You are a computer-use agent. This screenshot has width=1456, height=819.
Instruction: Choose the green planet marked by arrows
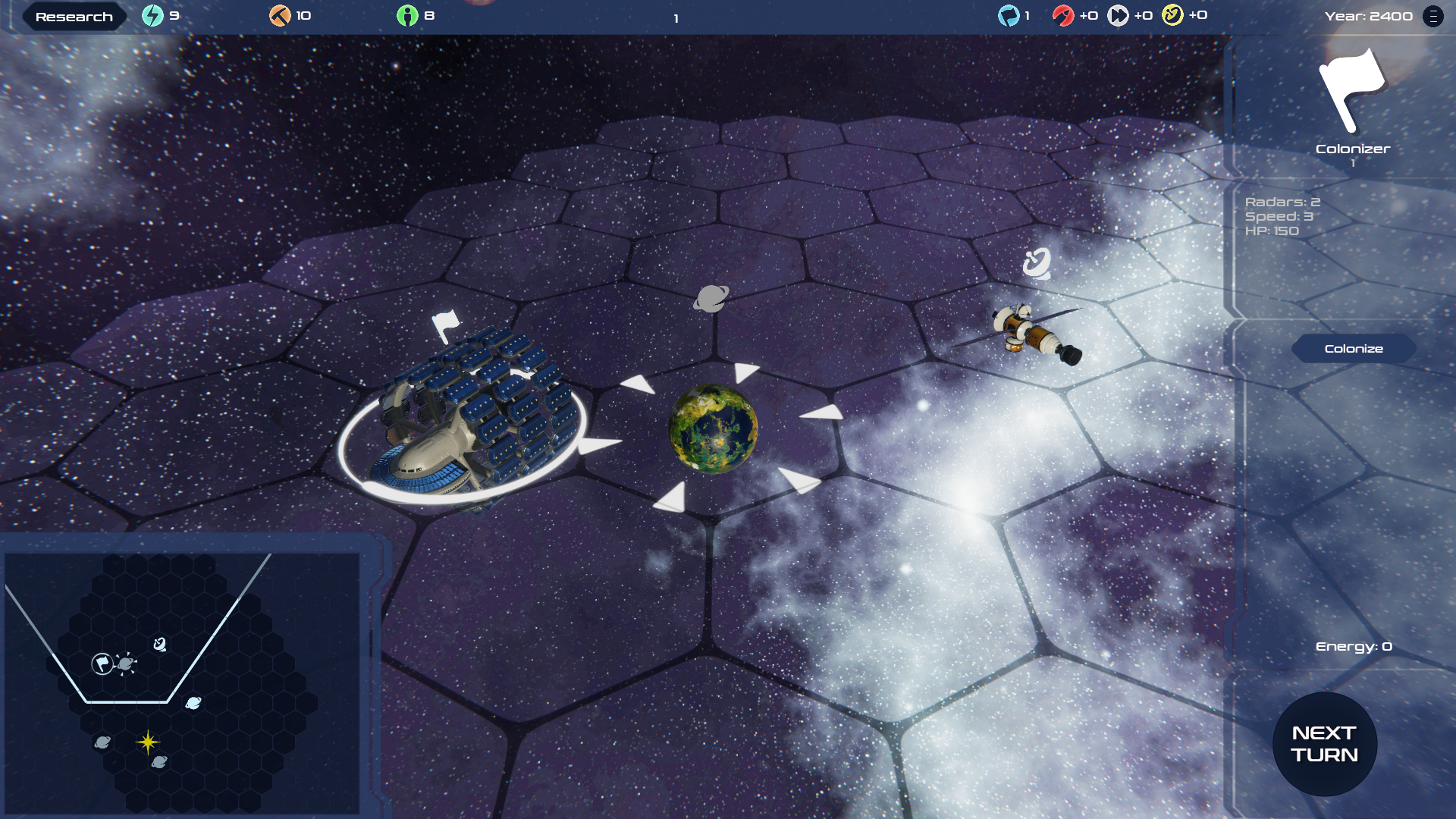(713, 429)
